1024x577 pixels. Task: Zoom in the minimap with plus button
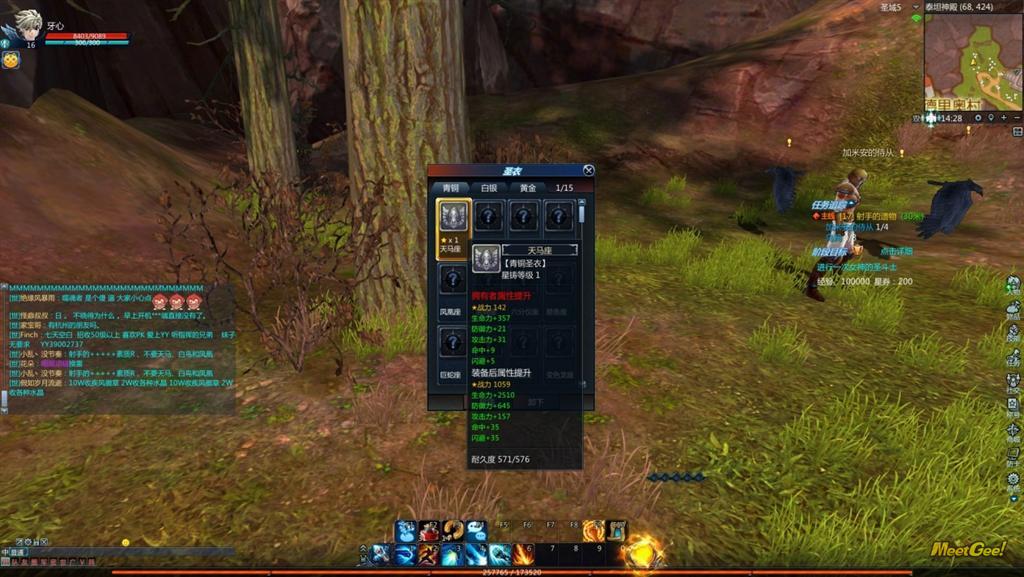tap(1005, 118)
